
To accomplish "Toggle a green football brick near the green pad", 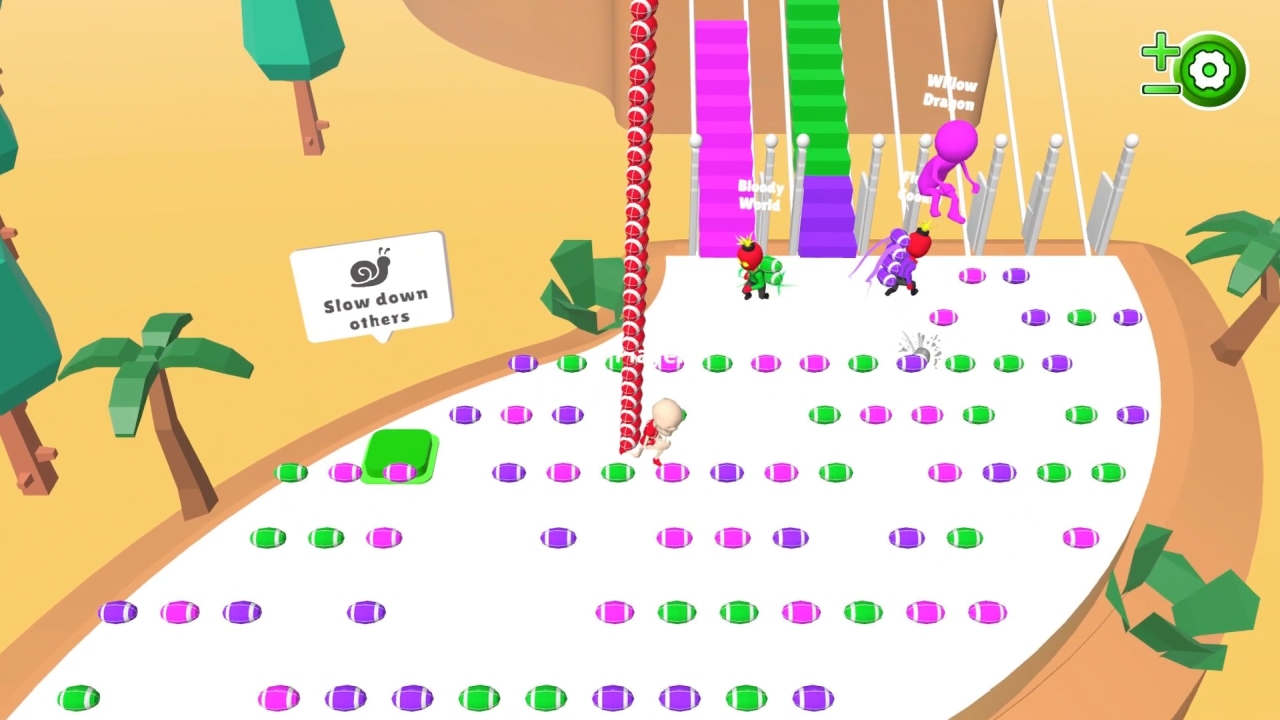I will 290,471.
